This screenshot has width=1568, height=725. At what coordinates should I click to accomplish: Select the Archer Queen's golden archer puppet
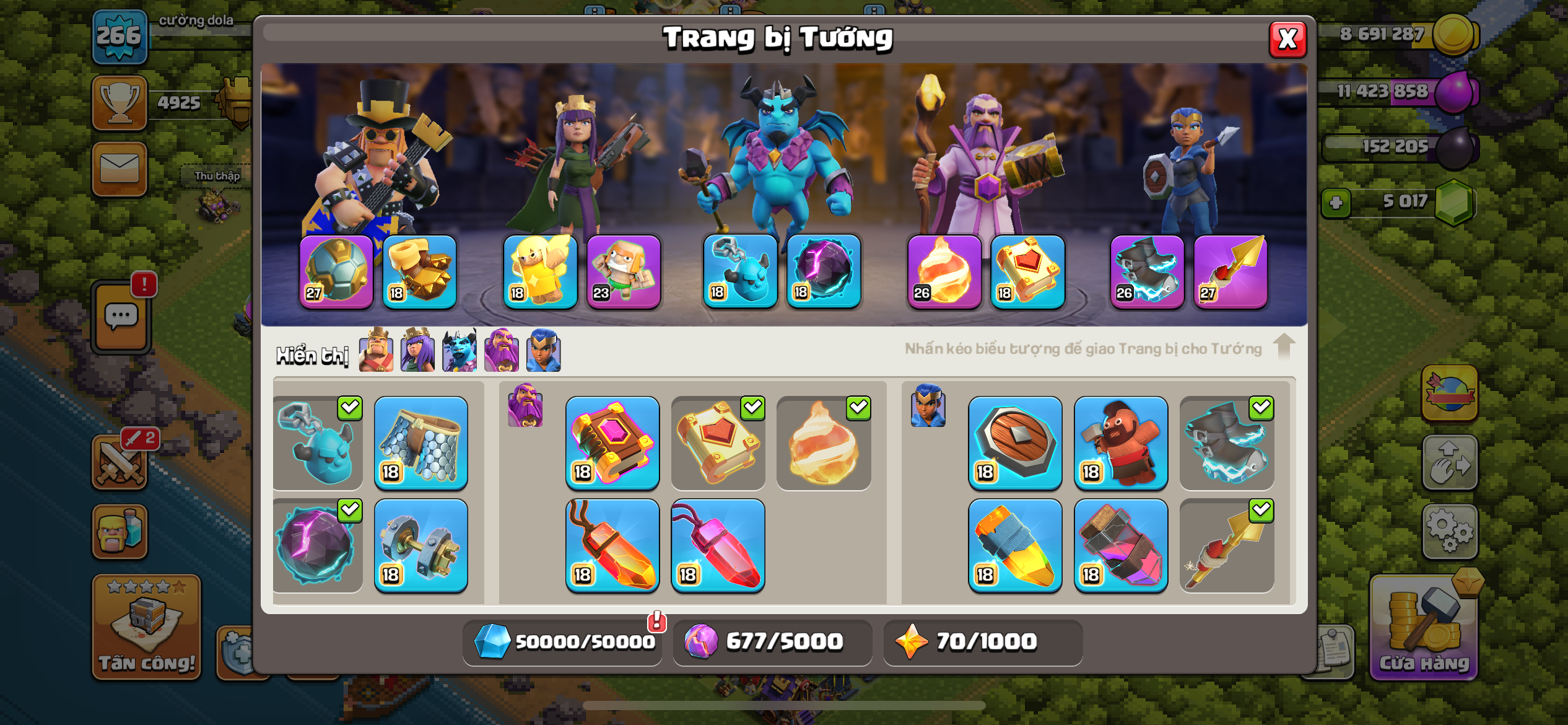pos(540,271)
